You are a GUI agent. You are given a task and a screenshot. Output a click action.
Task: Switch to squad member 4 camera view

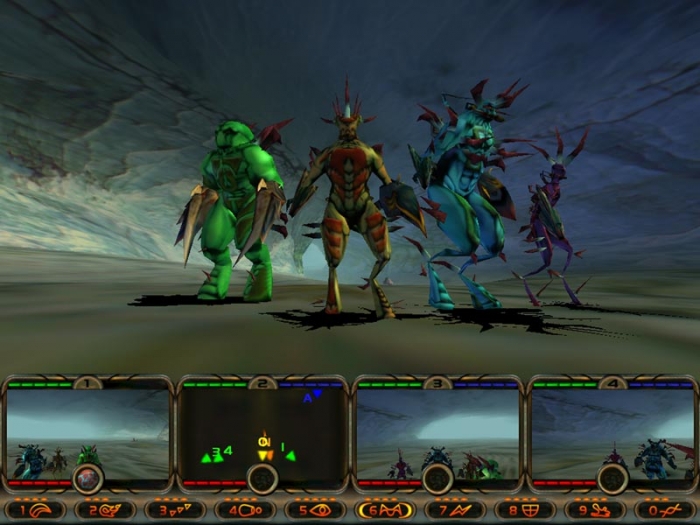tap(612, 430)
